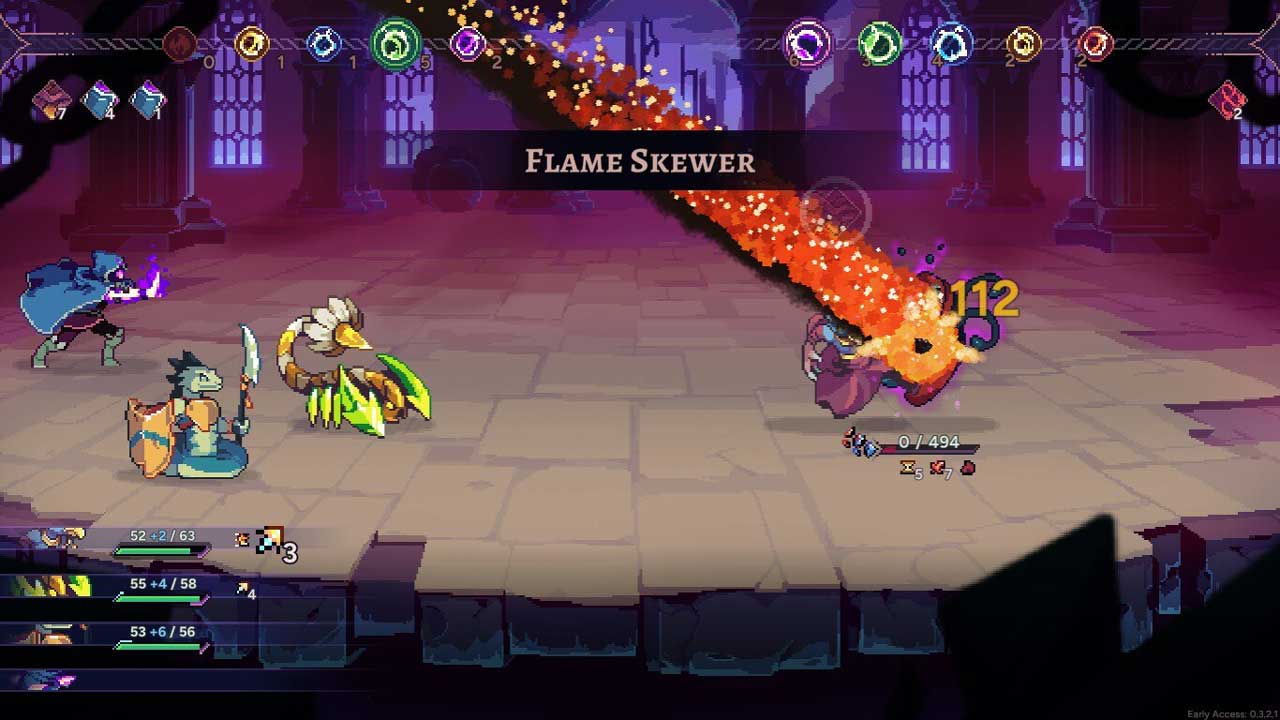Open the red card pile showing 2

[1226, 99]
